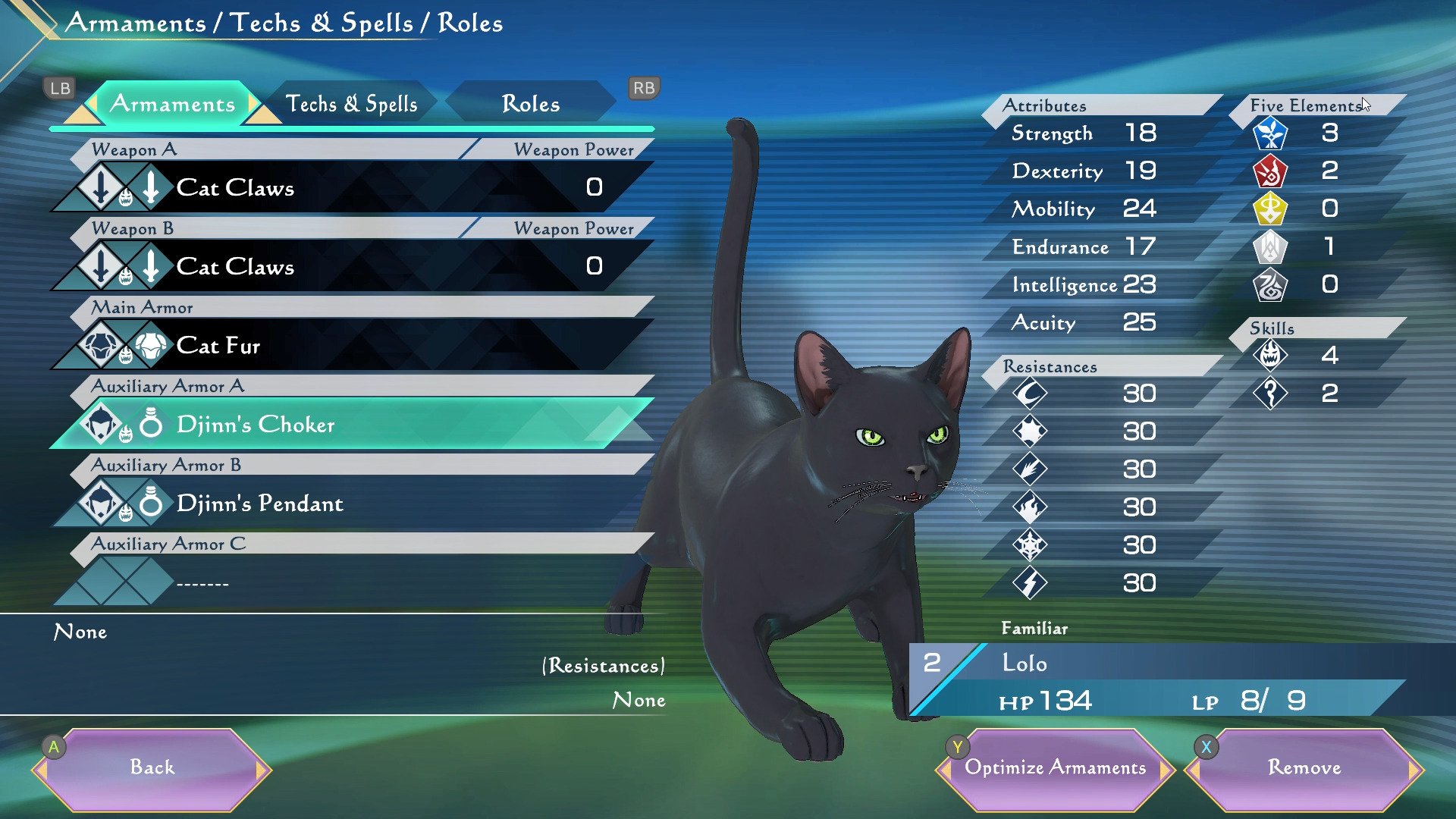The height and width of the screenshot is (819, 1456).
Task: Open the Roles tab
Action: tap(530, 104)
